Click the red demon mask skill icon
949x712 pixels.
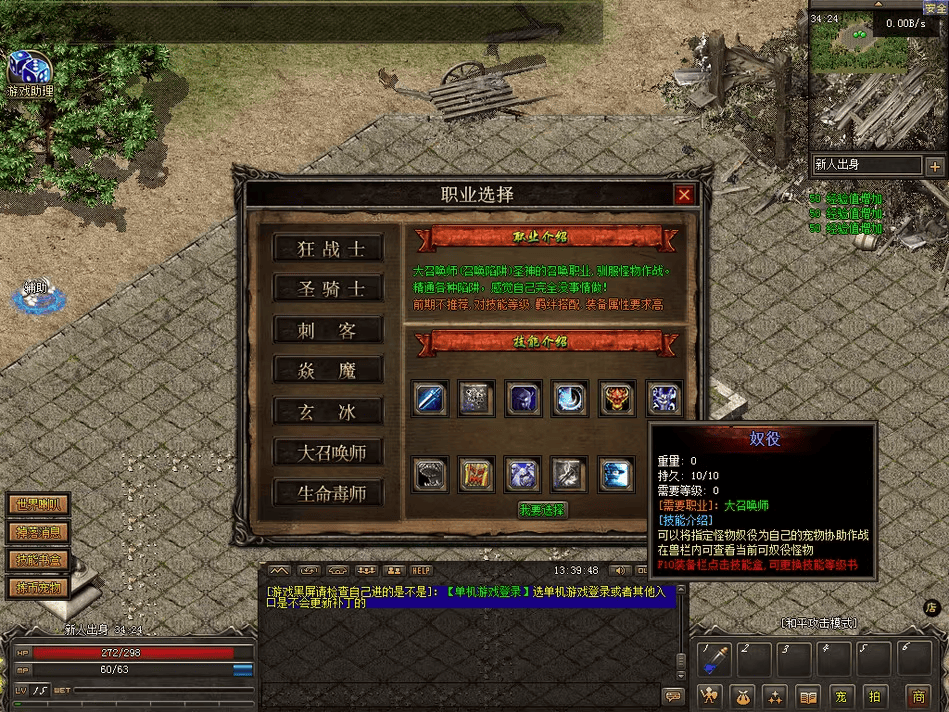[617, 398]
